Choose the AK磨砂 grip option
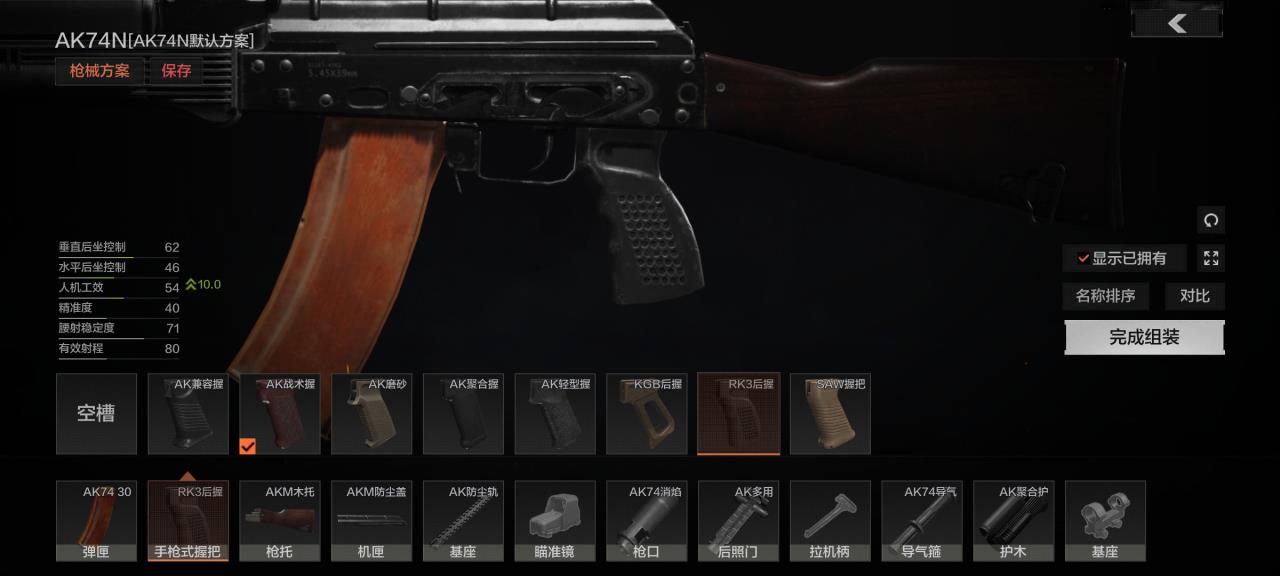 (371, 414)
